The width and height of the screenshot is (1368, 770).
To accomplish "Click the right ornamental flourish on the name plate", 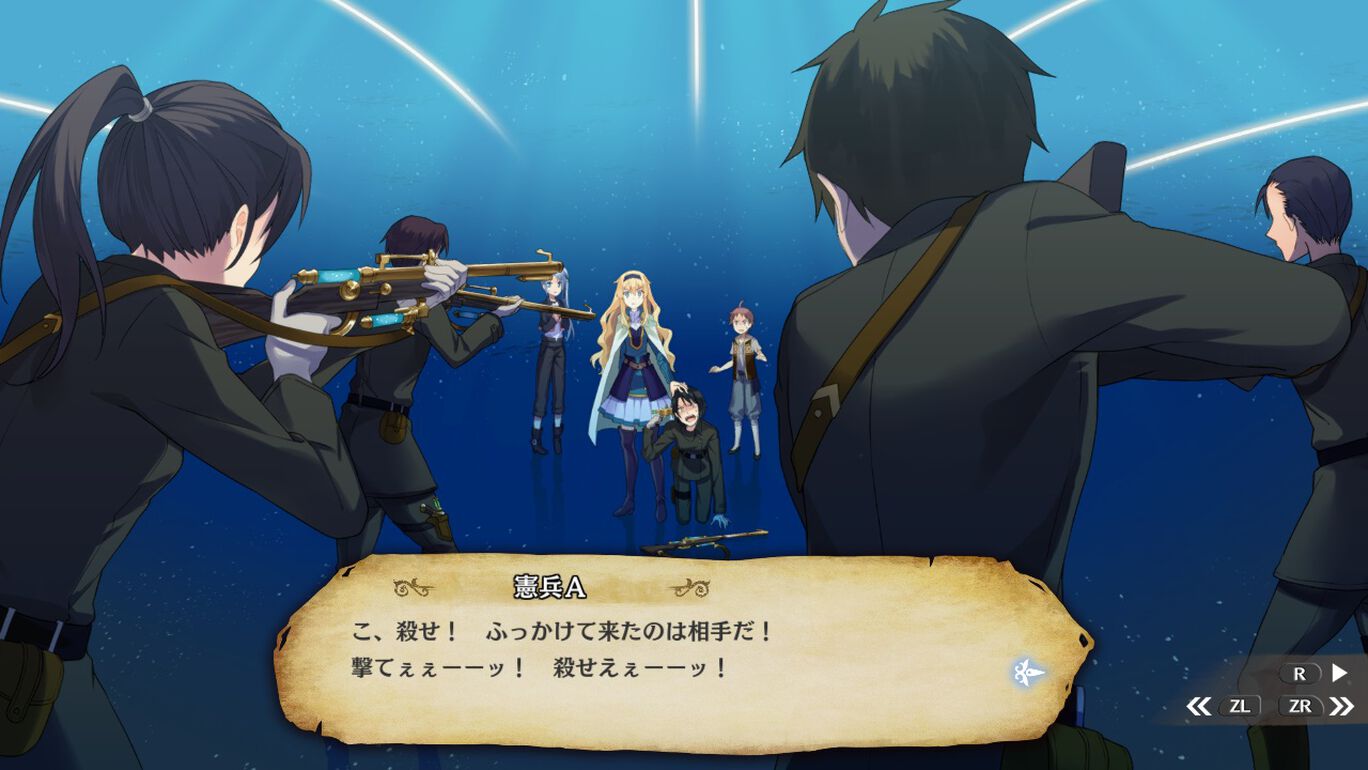I will pos(689,587).
